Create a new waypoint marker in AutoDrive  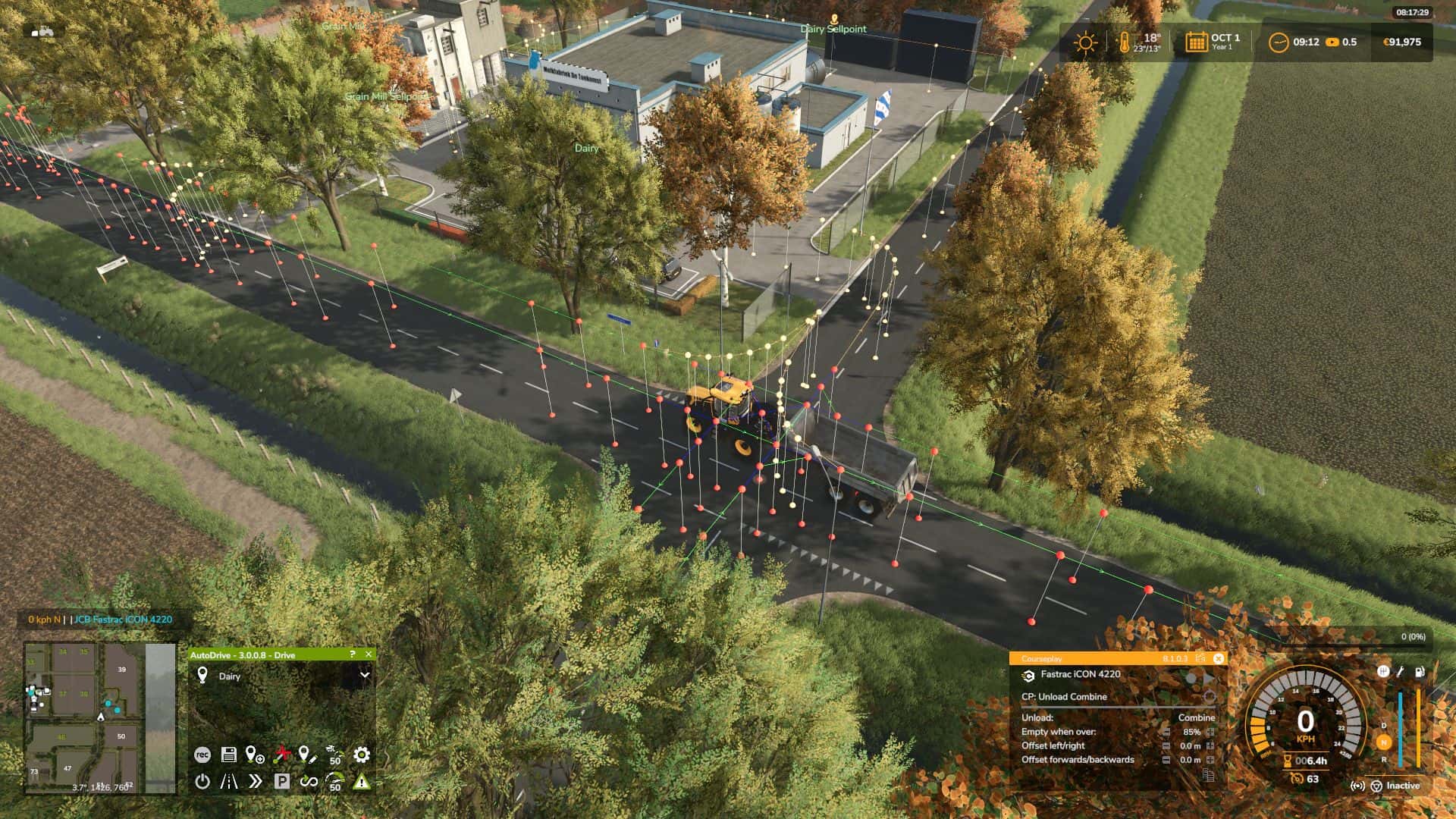[255, 755]
